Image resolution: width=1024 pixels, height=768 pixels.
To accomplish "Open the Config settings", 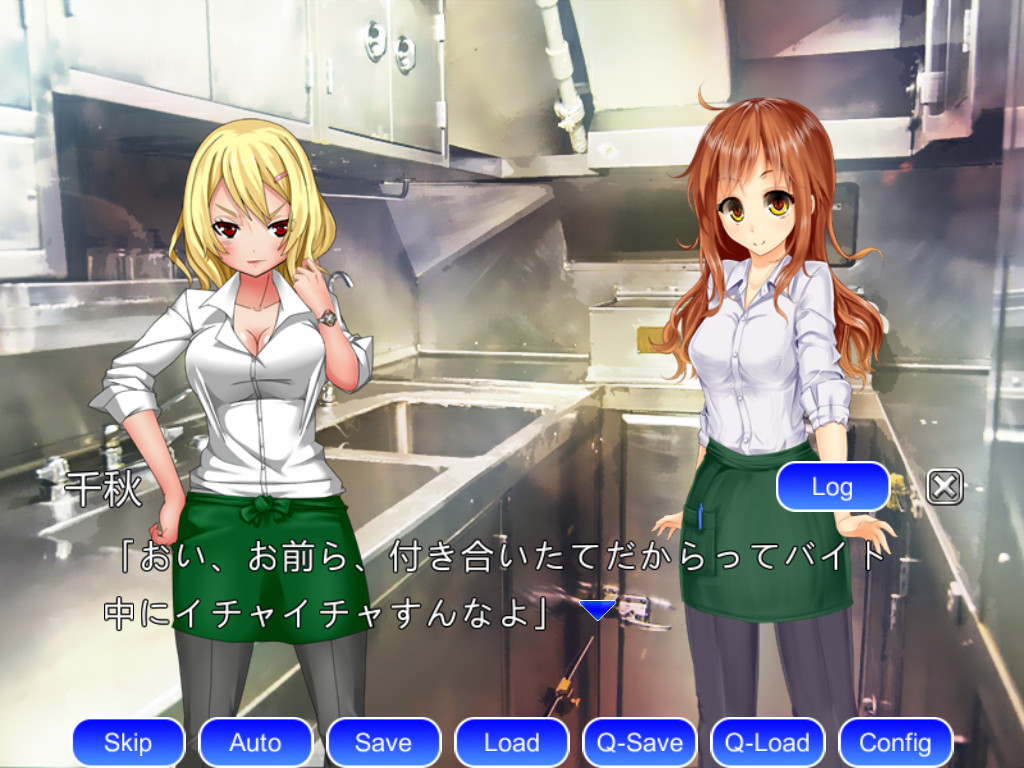I will [895, 742].
